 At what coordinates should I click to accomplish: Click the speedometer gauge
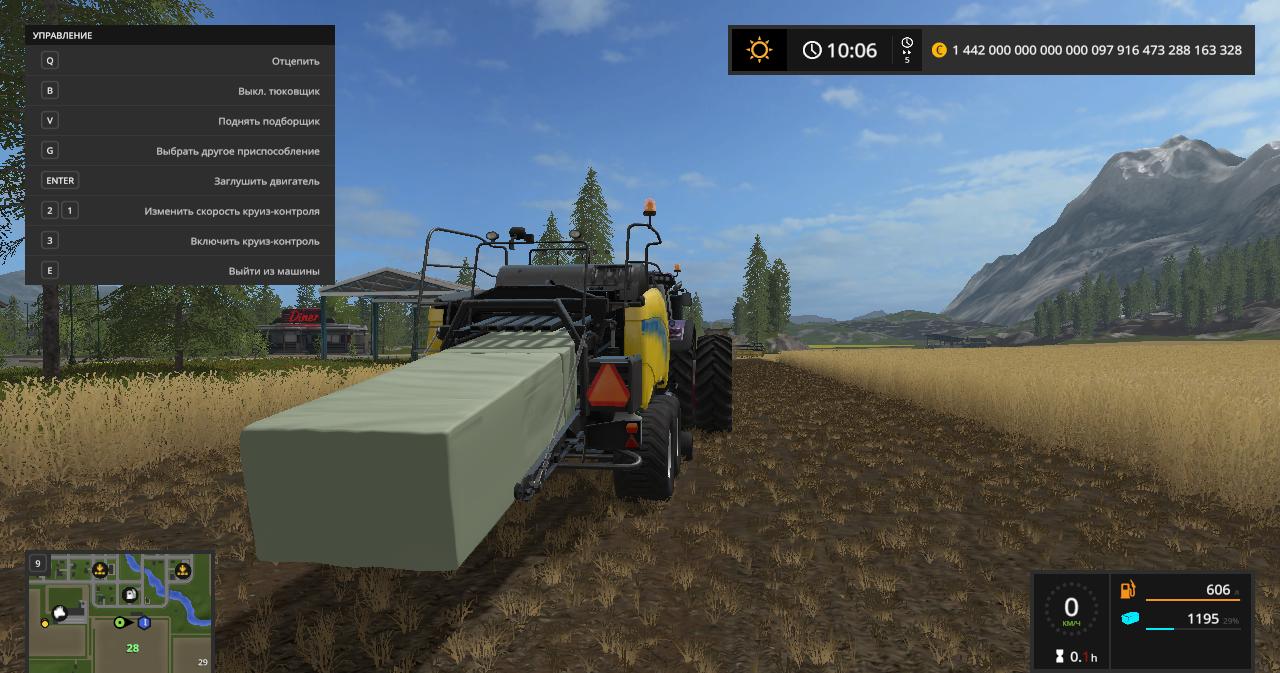(1071, 610)
